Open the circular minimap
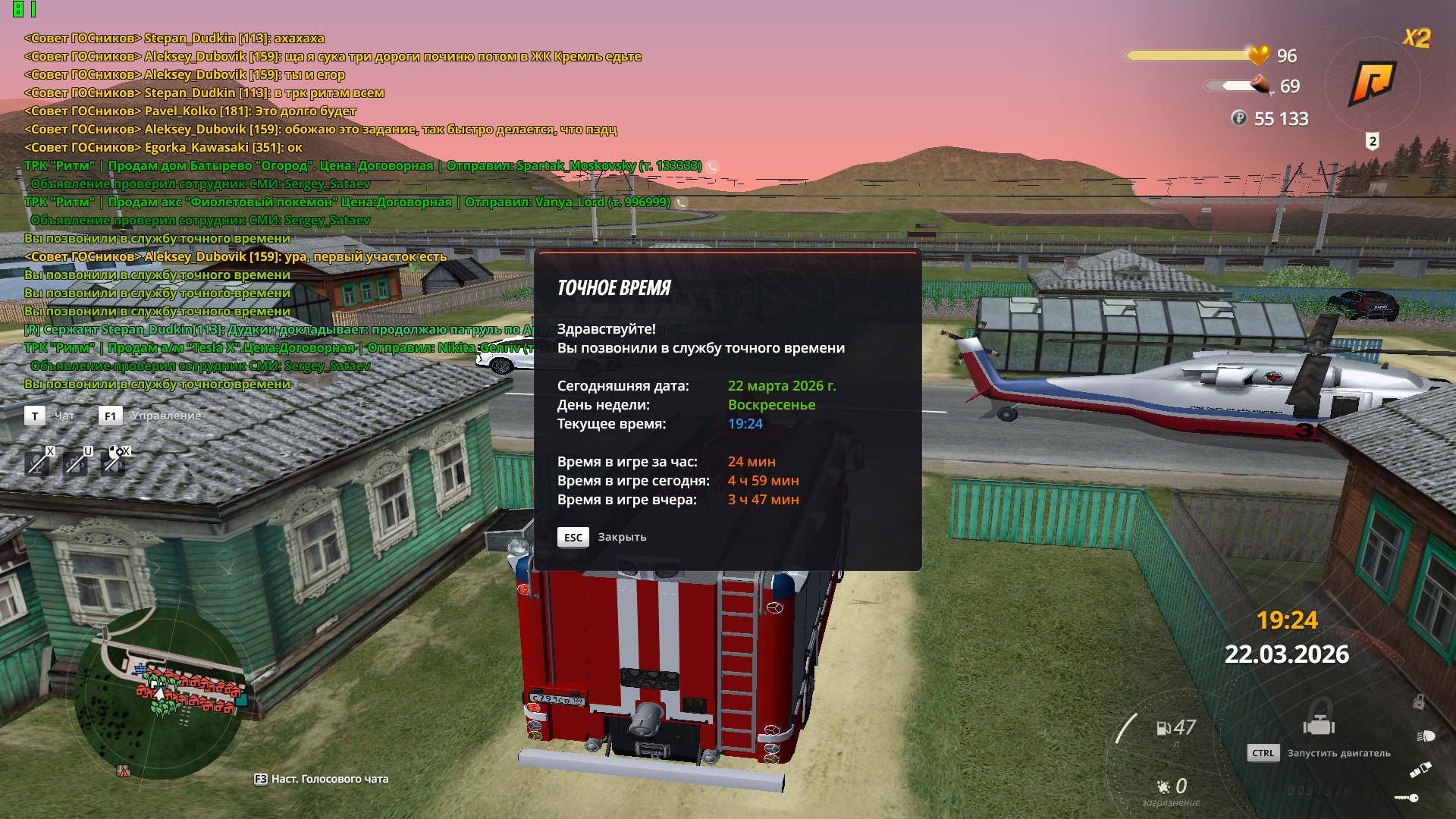Viewport: 1456px width, 819px height. (x=160, y=693)
